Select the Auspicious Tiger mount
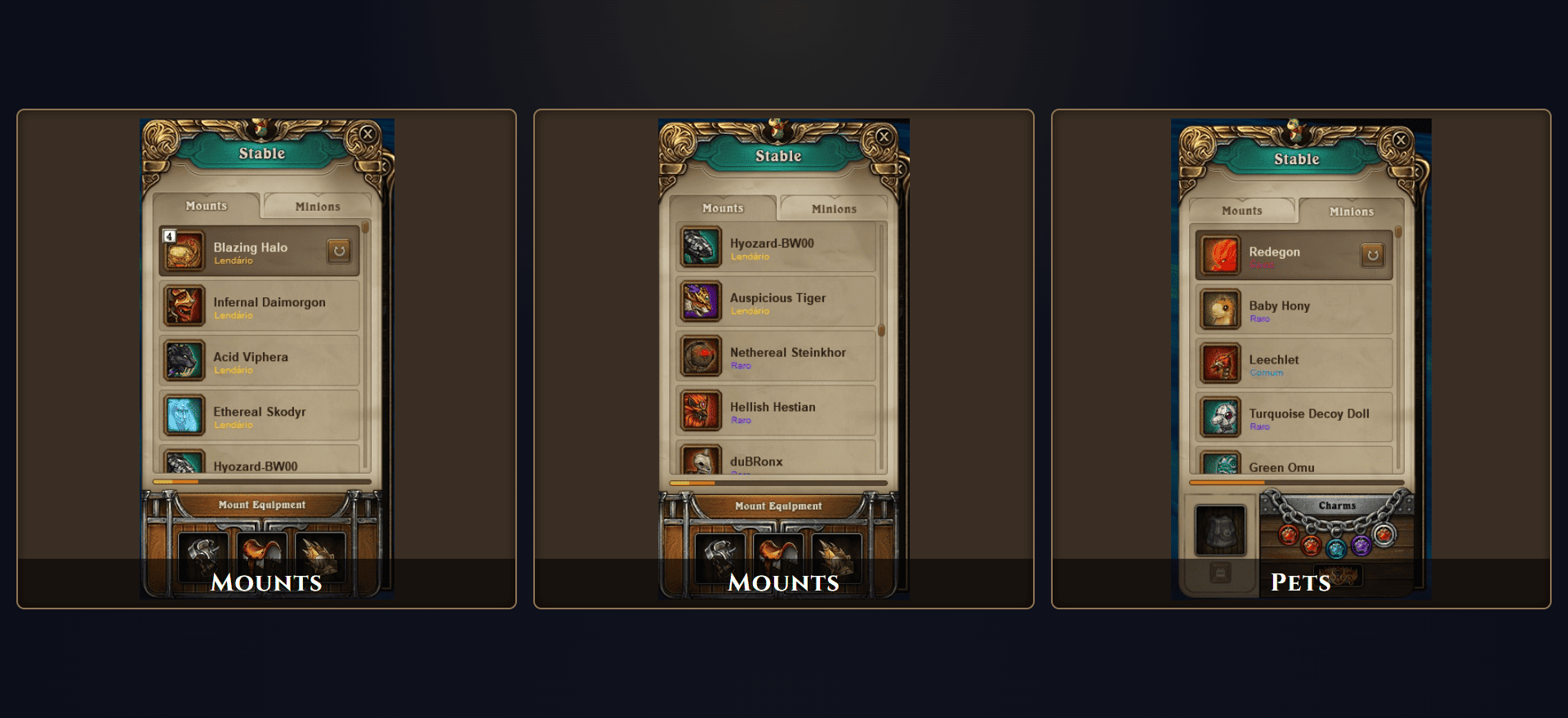The height and width of the screenshot is (718, 1568). (777, 301)
